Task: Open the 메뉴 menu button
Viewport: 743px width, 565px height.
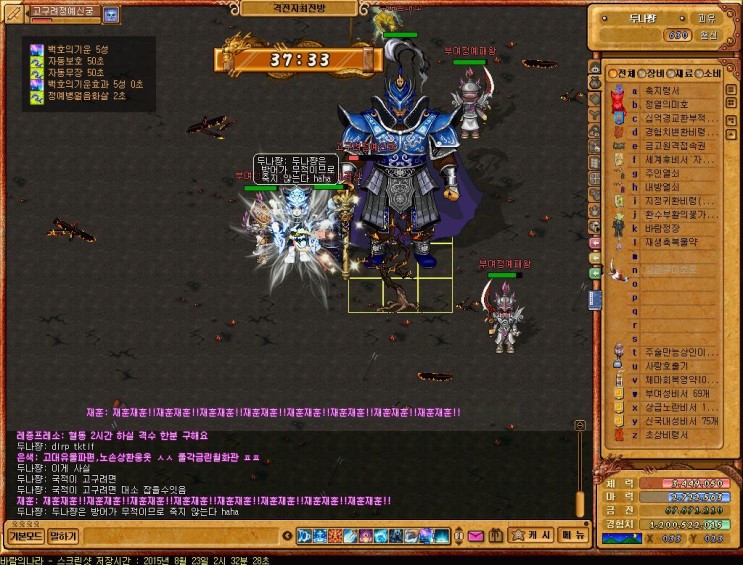Action: [571, 536]
